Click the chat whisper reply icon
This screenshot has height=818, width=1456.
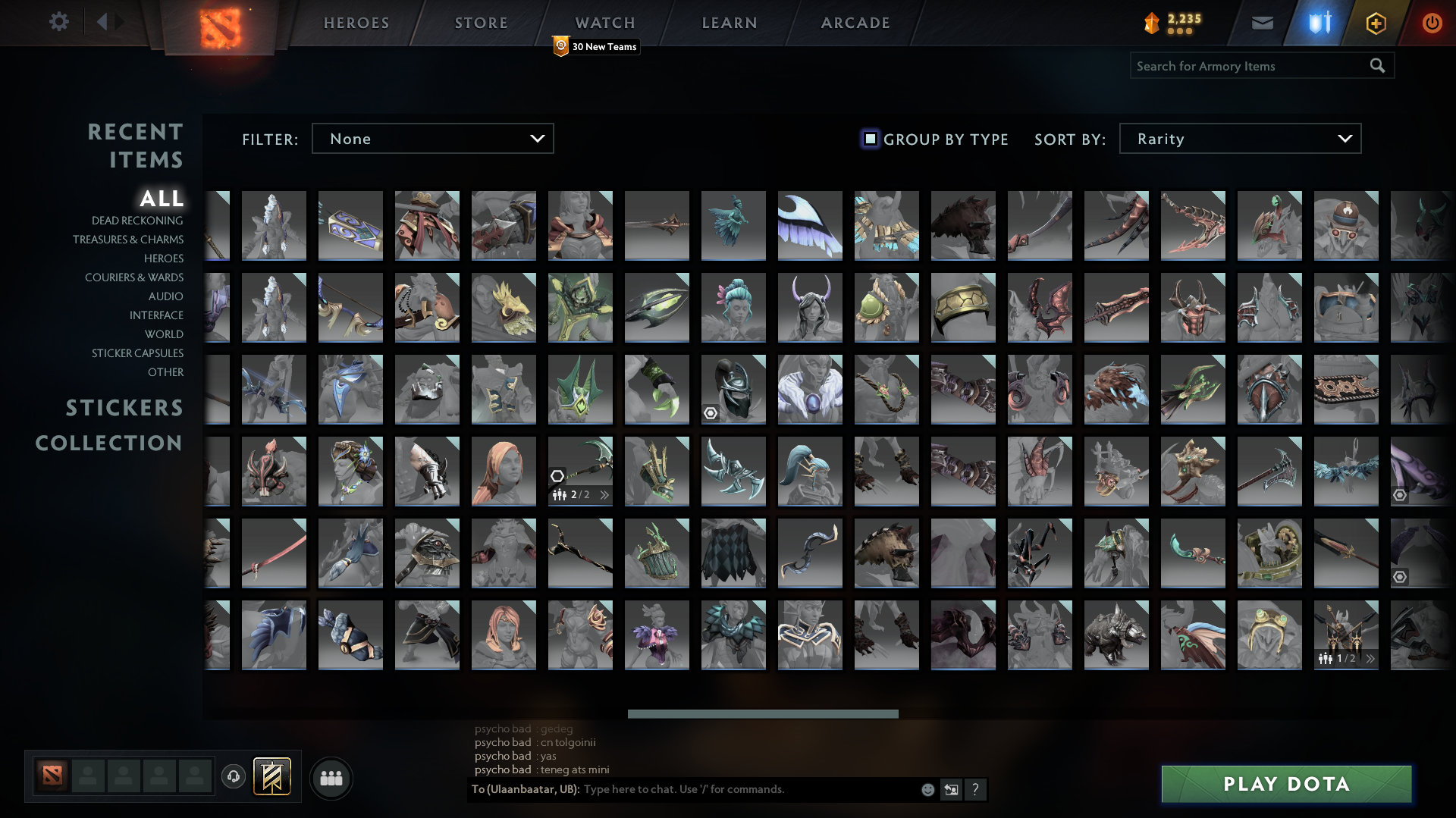tap(951, 789)
